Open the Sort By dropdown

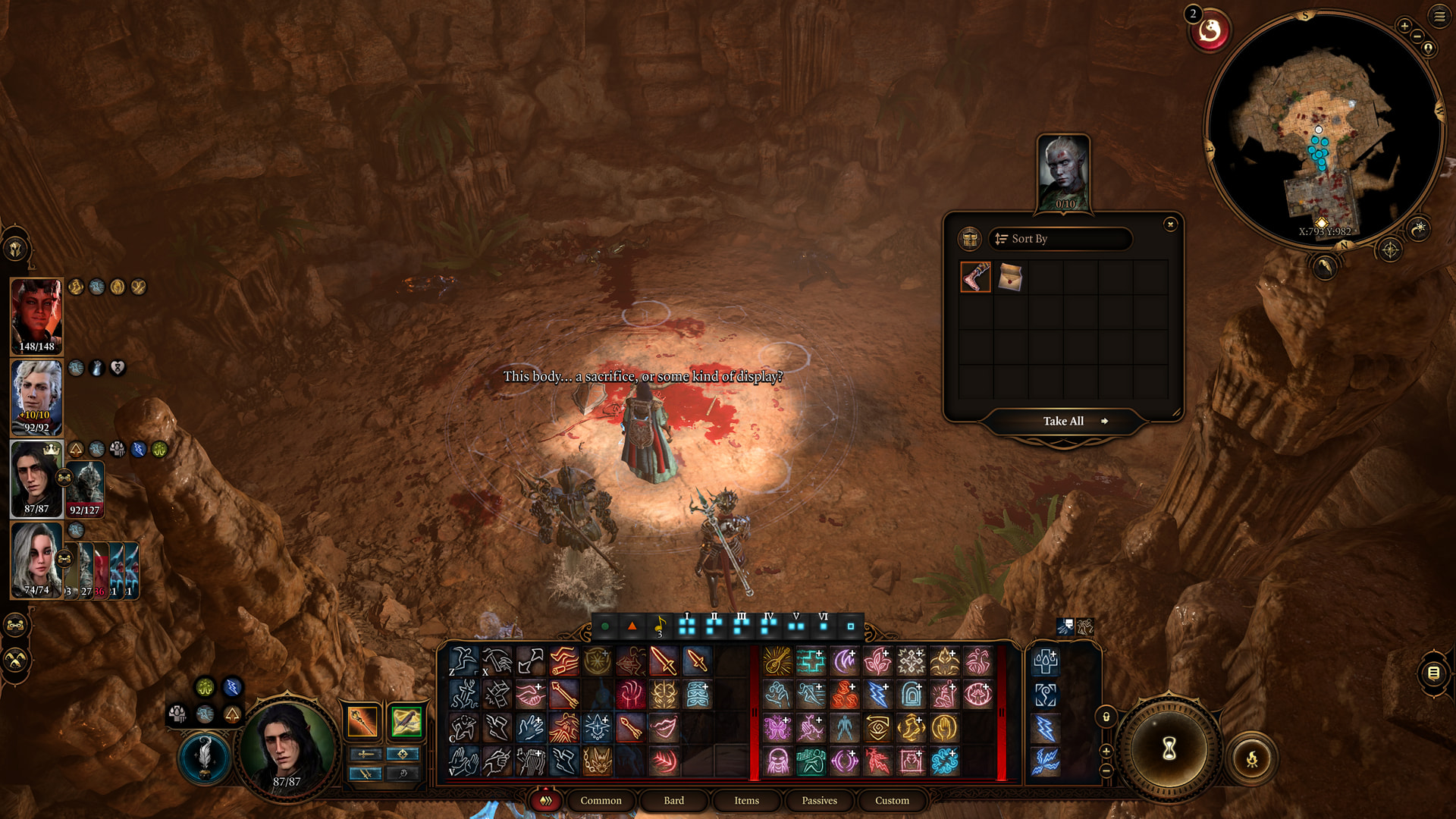coord(1060,239)
